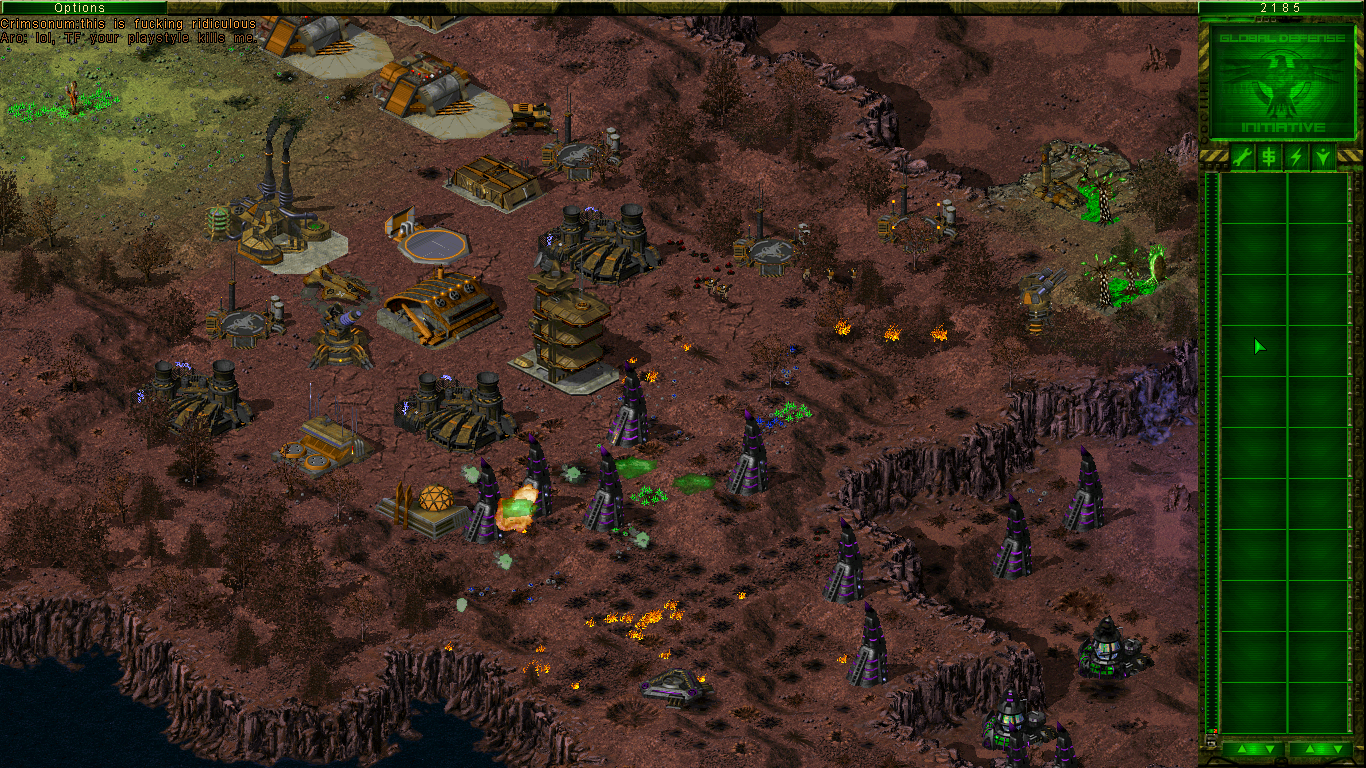Click the Global Defense Initiative radar screen
This screenshot has height=768, width=1366.
[1282, 82]
